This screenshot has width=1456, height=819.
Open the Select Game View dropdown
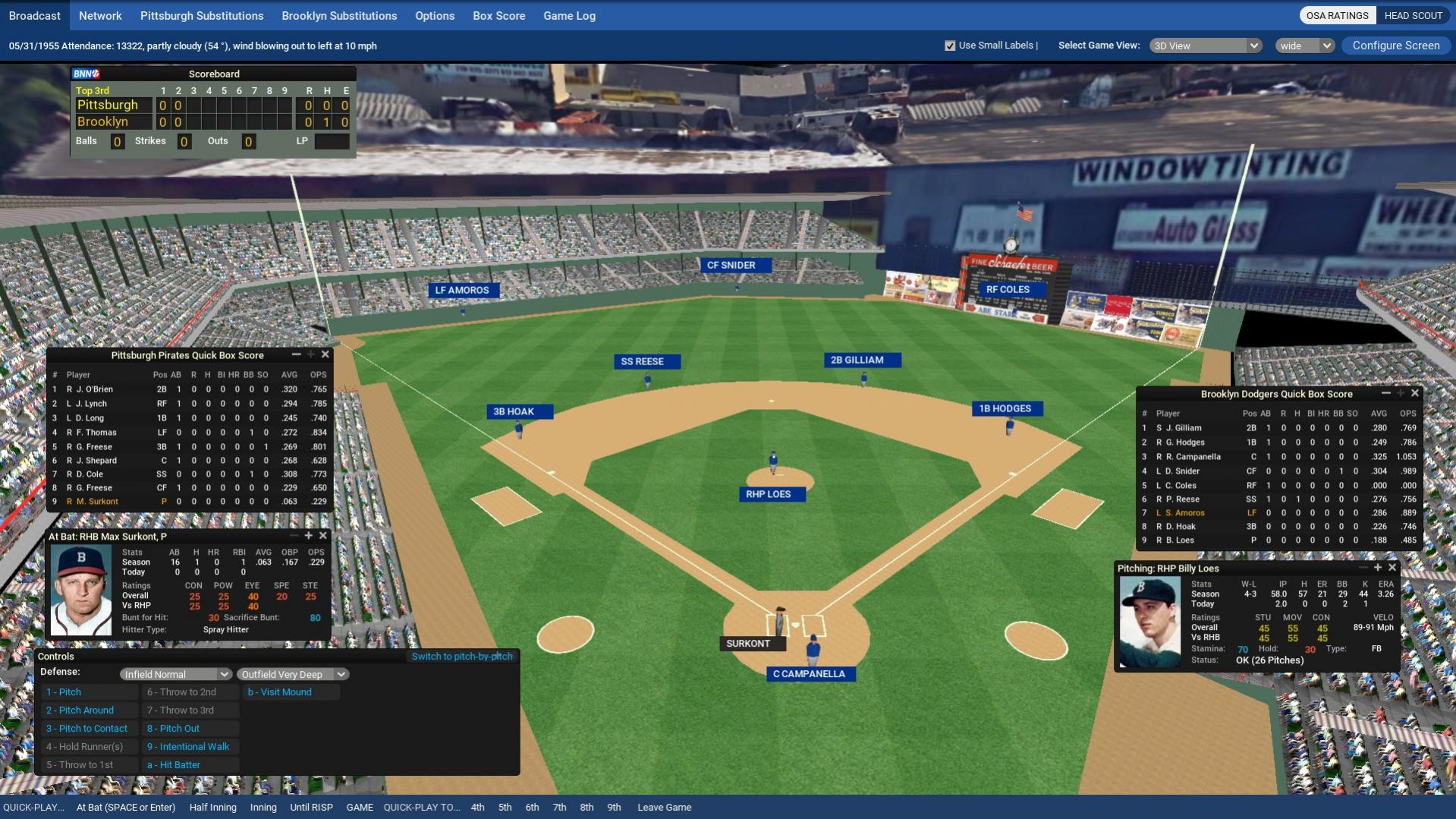tap(1205, 46)
